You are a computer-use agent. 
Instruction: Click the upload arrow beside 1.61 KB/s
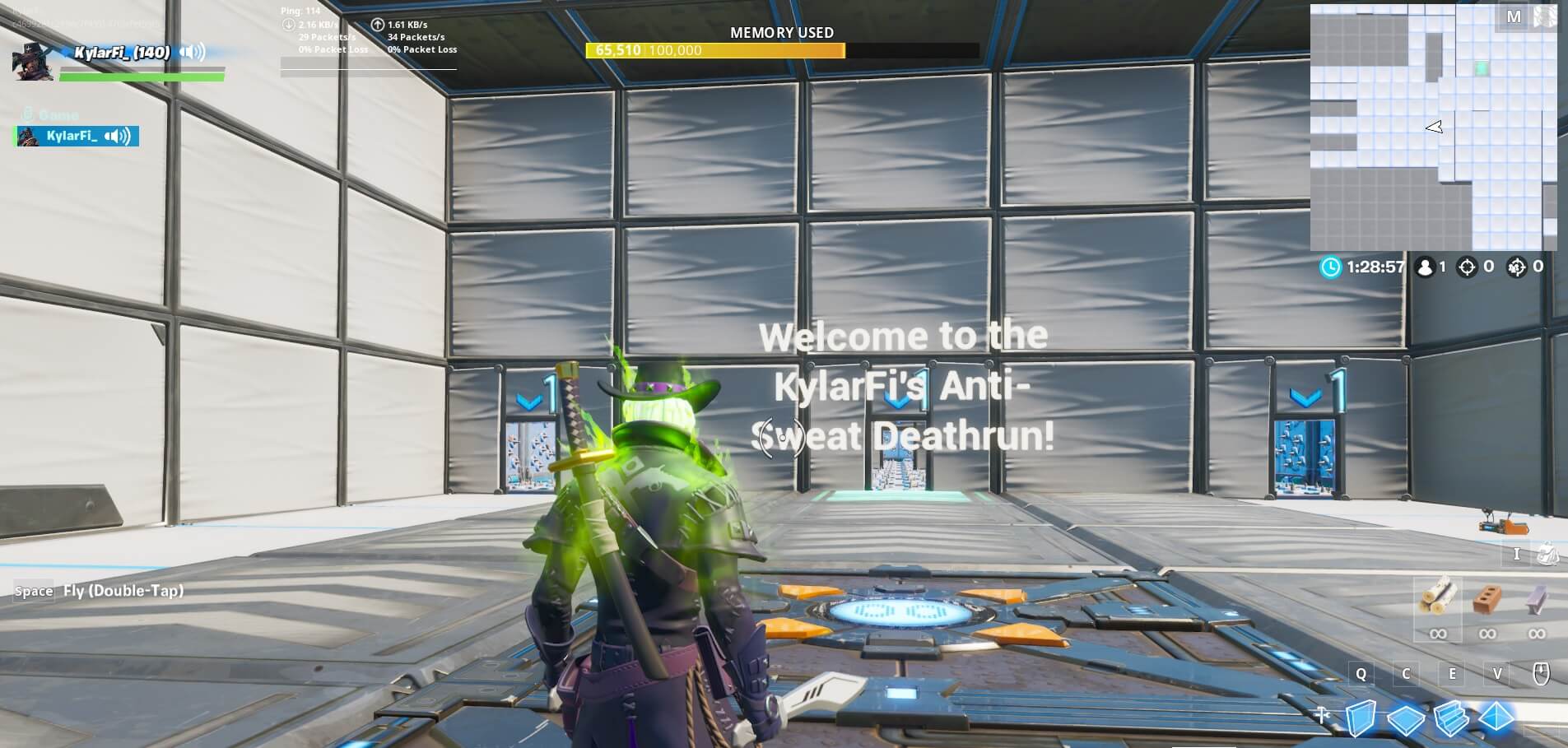click(x=377, y=25)
